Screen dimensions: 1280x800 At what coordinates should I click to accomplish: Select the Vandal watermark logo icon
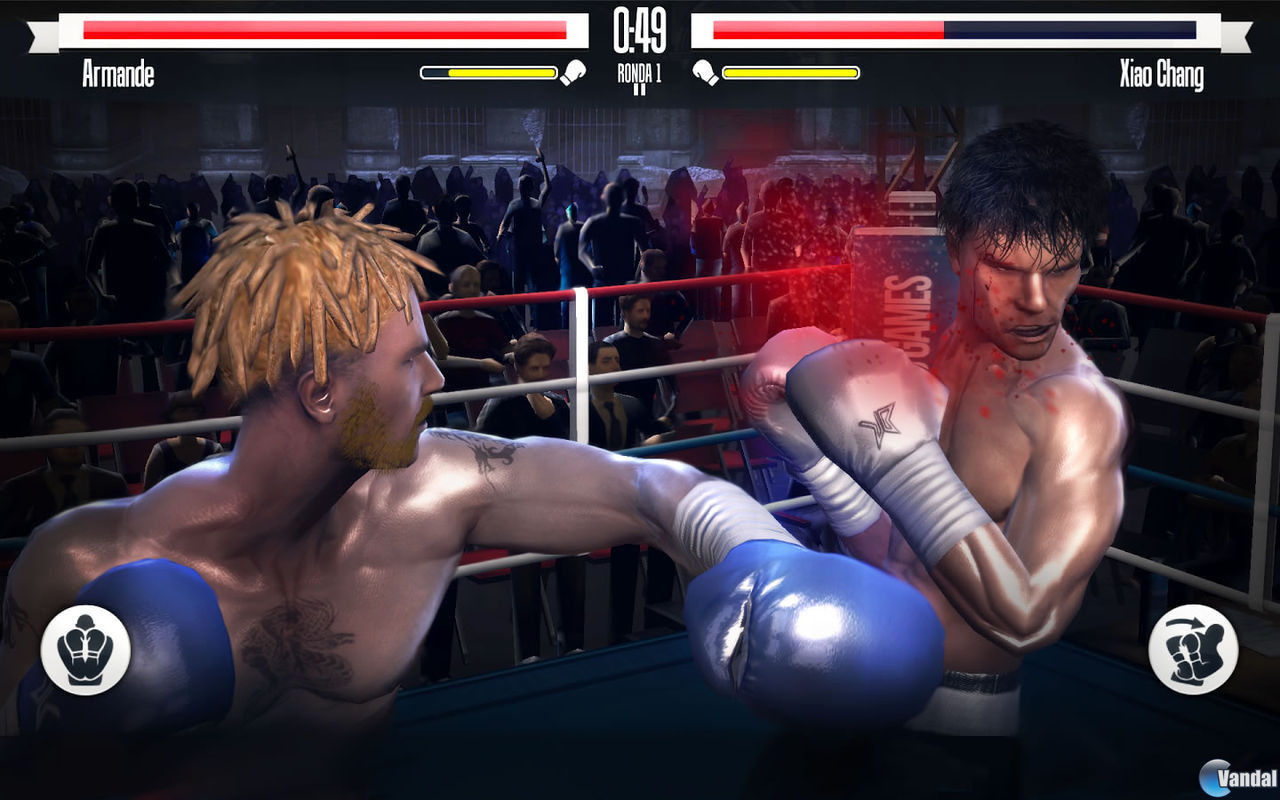click(1215, 776)
